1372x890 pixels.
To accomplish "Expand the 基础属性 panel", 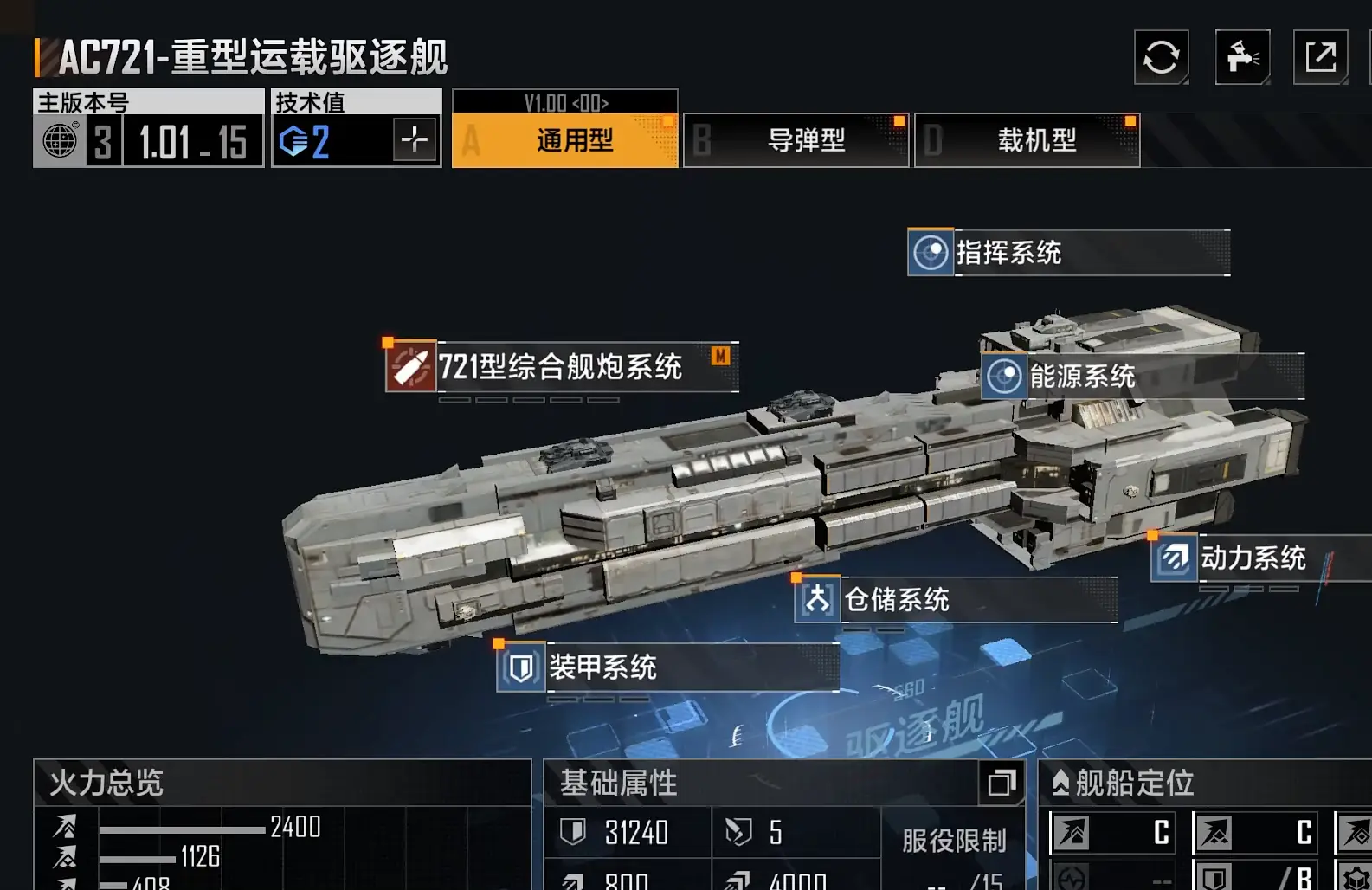I will 1002,784.
